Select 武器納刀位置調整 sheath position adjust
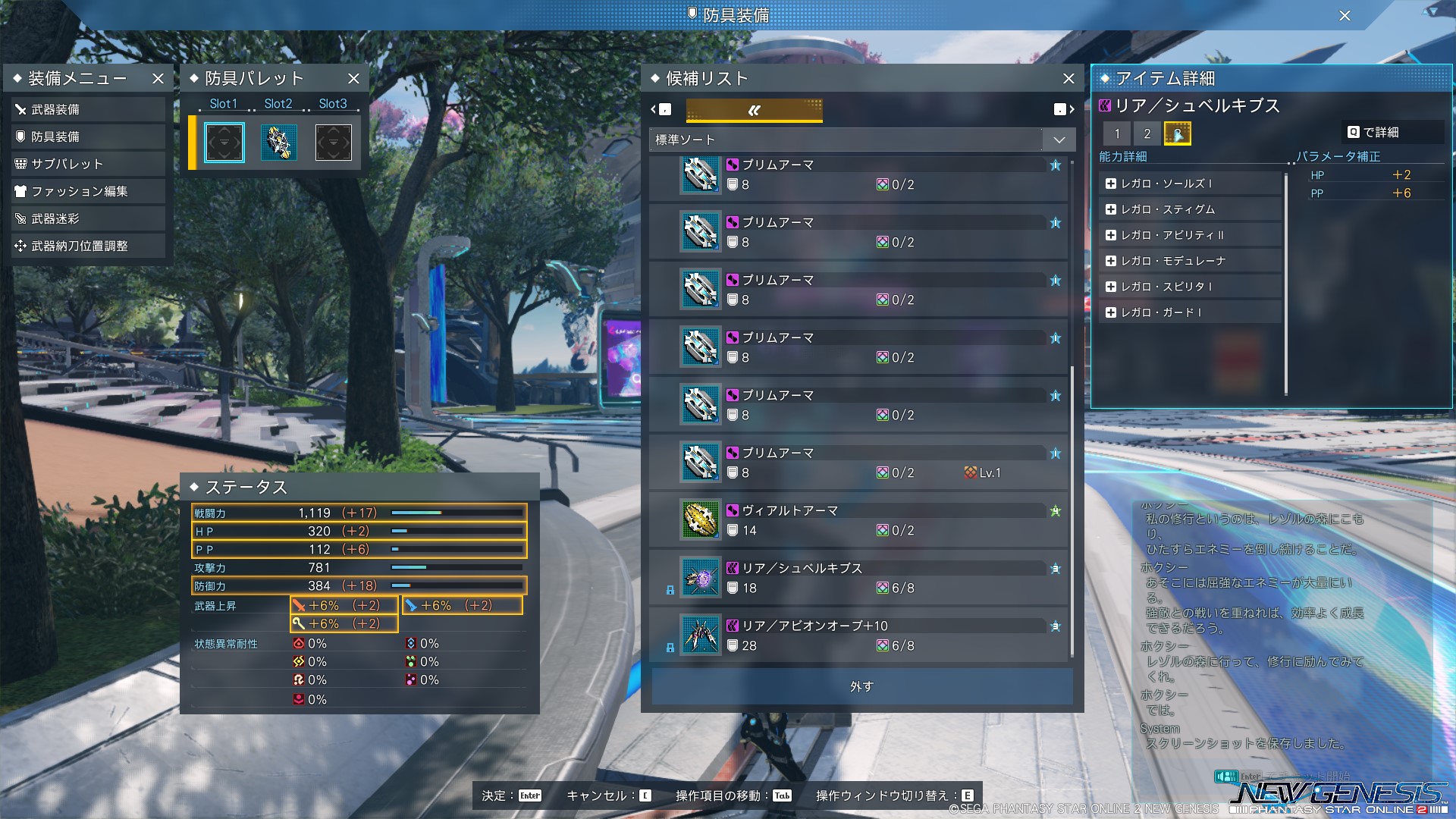This screenshot has width=1456, height=819. [x=87, y=246]
